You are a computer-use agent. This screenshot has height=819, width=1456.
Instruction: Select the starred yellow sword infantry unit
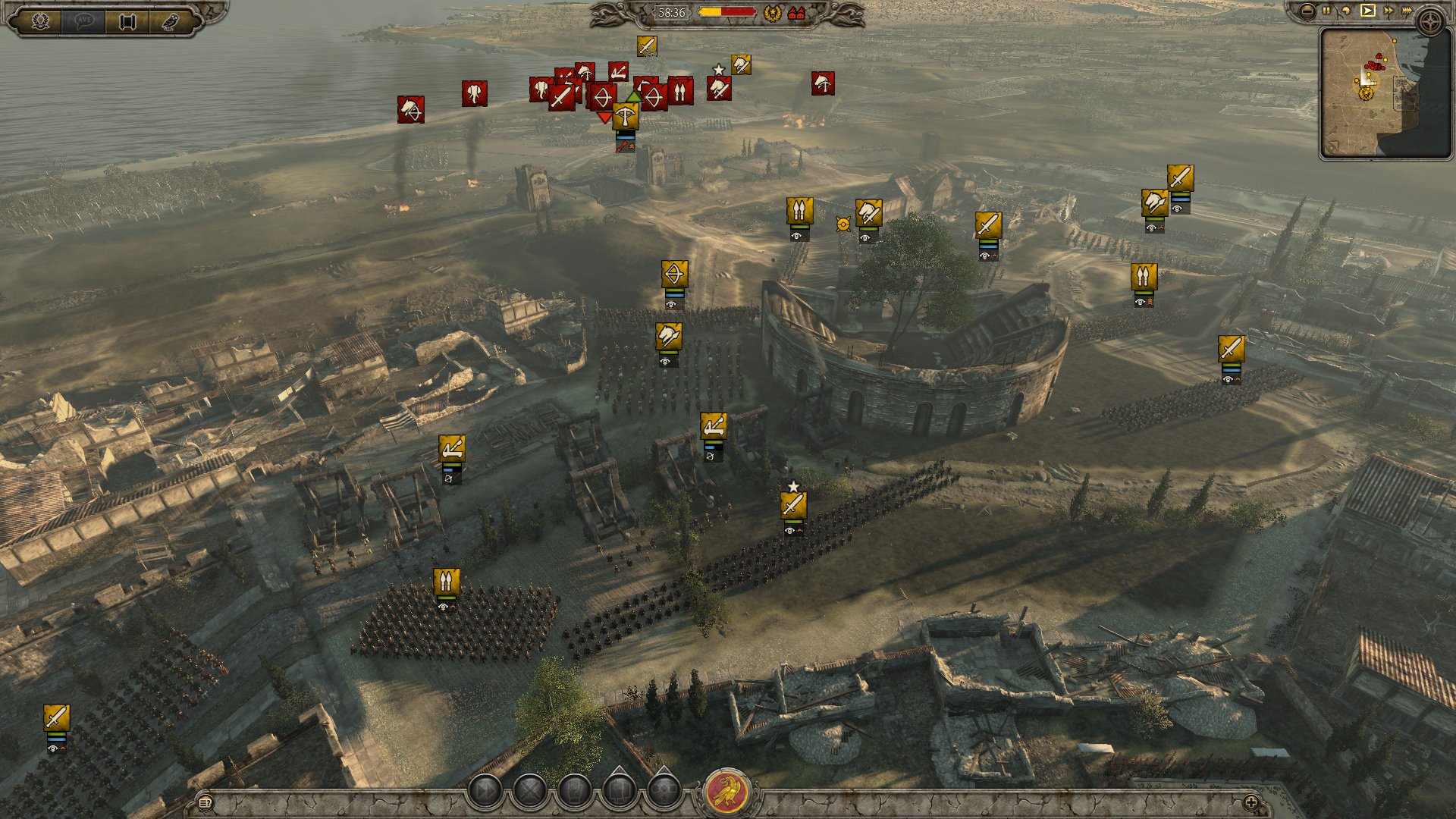pyautogui.click(x=793, y=504)
